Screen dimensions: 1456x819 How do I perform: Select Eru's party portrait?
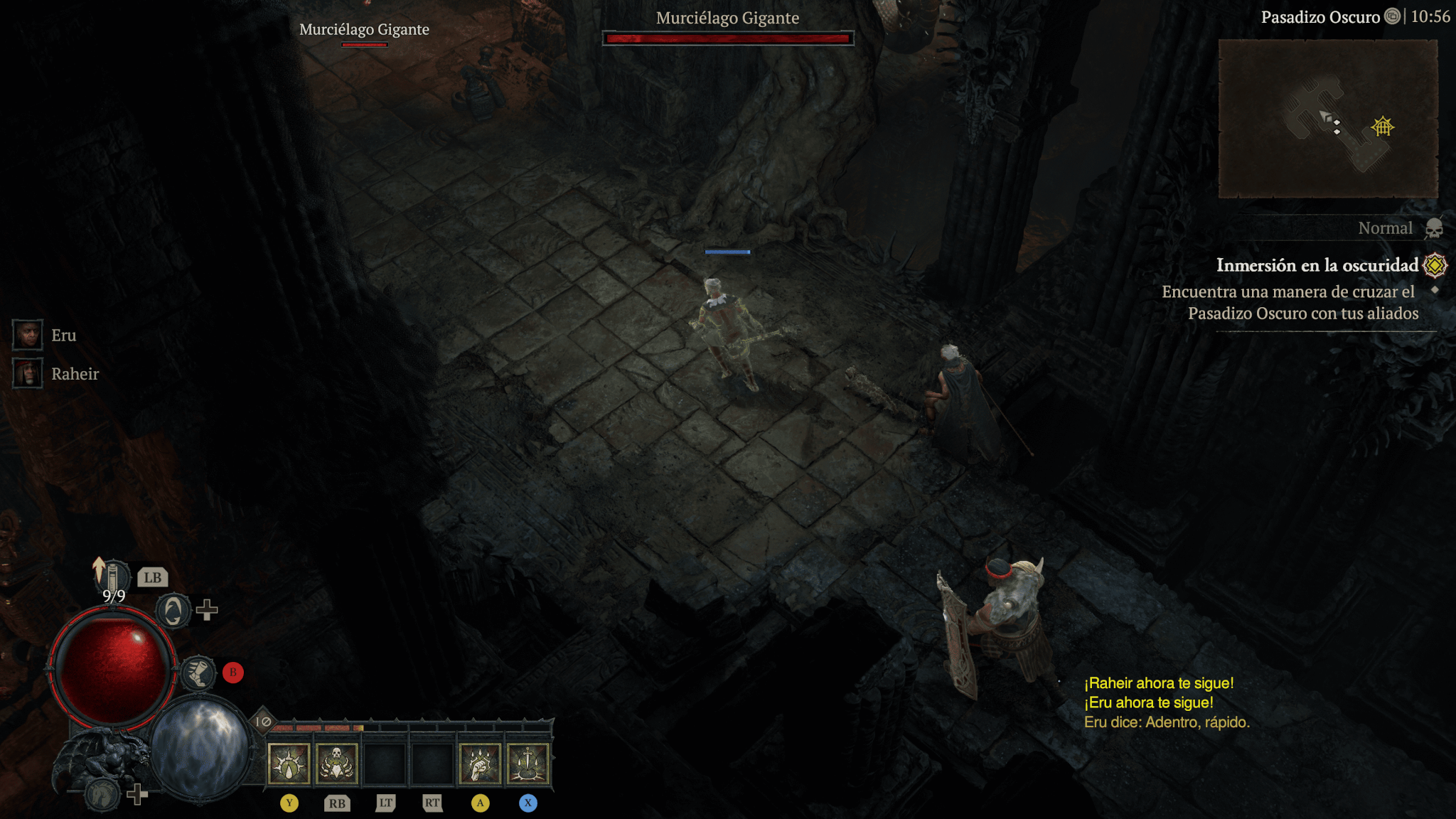pyautogui.click(x=28, y=335)
